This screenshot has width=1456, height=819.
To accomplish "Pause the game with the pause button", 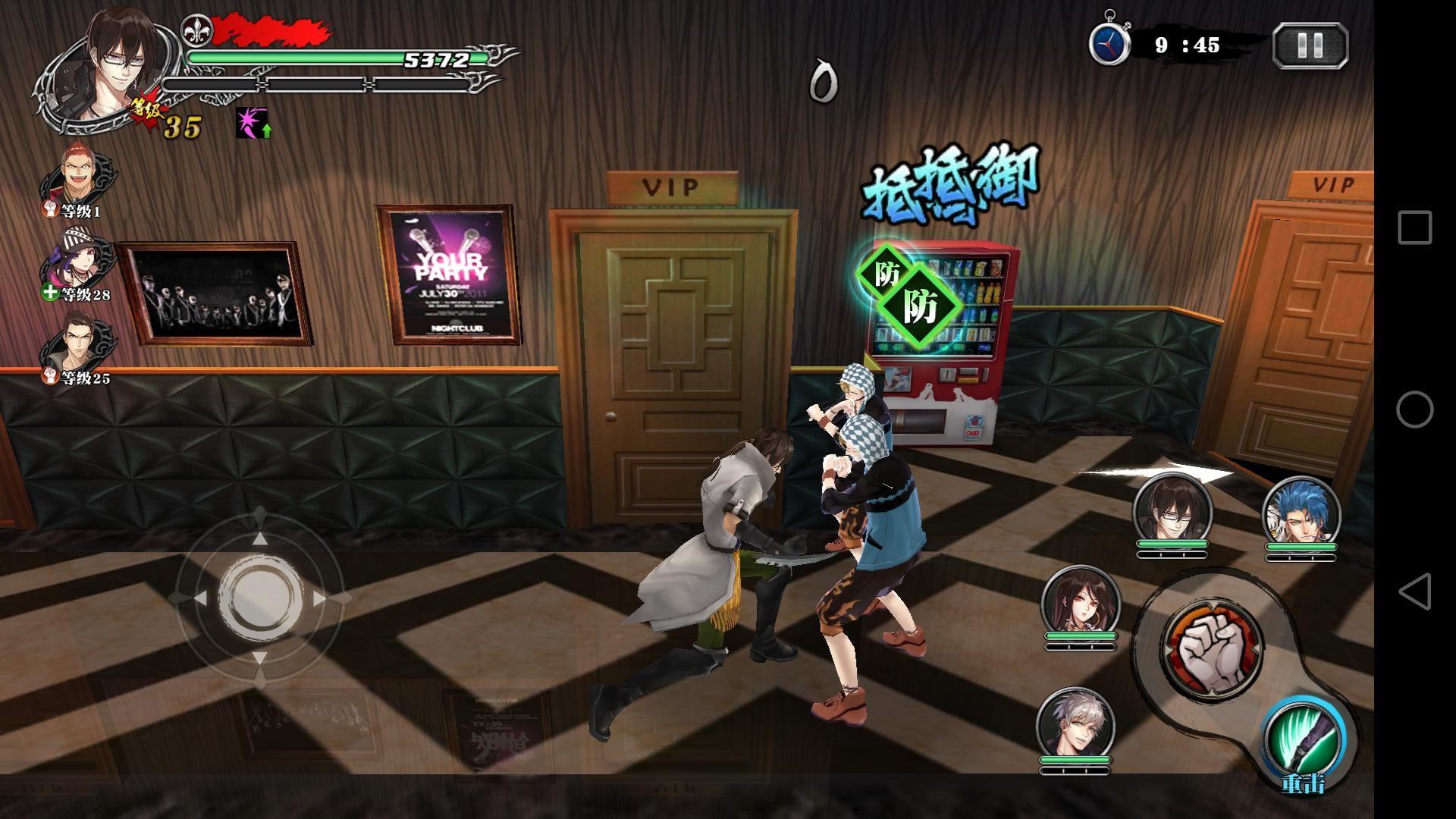I will click(1310, 45).
